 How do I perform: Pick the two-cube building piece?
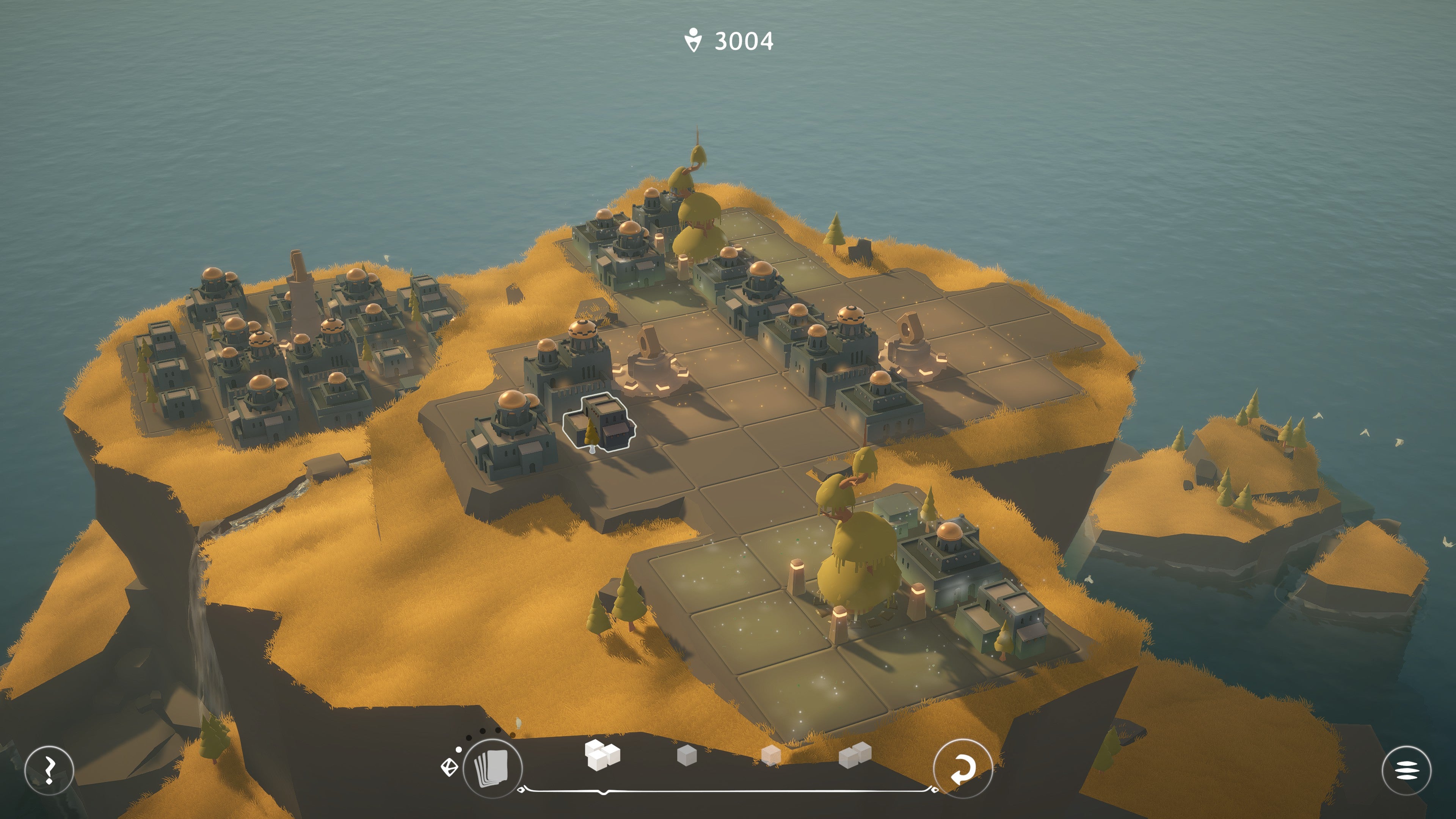855,755
